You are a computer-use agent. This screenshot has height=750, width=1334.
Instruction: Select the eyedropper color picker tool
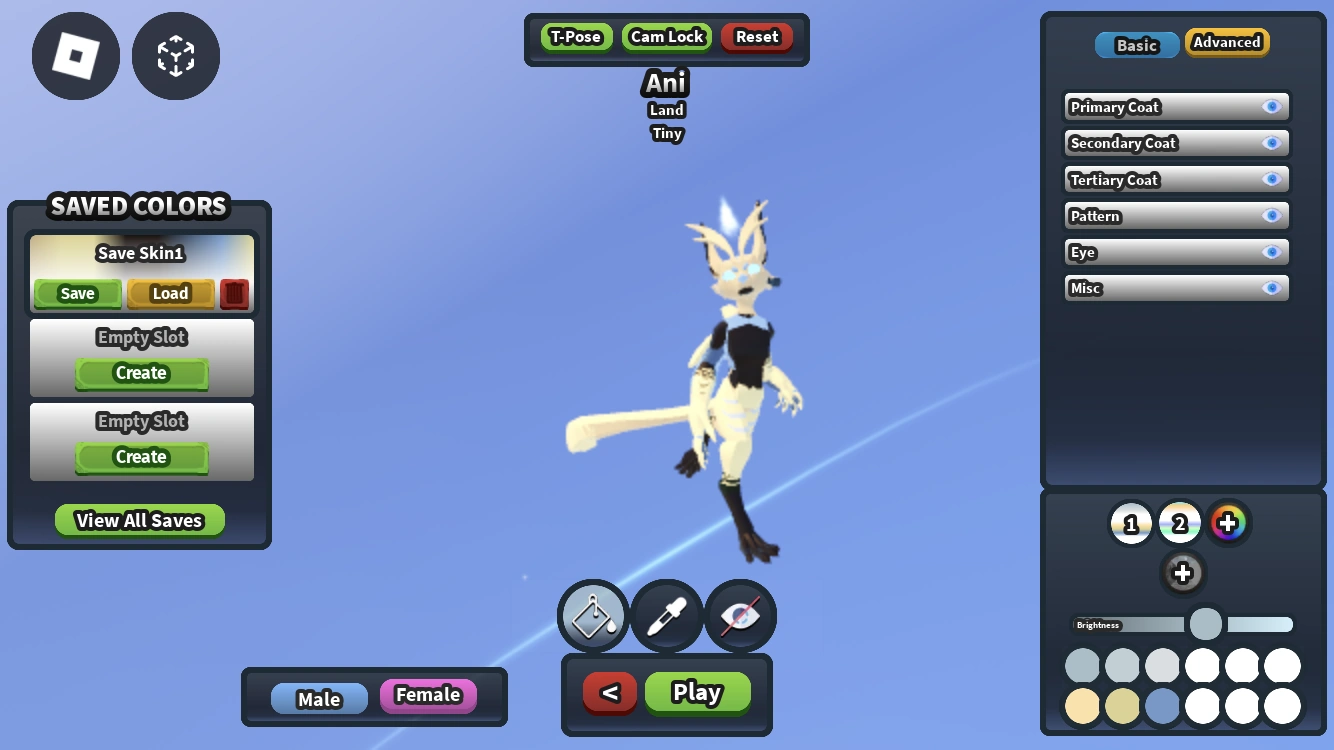pyautogui.click(x=666, y=616)
